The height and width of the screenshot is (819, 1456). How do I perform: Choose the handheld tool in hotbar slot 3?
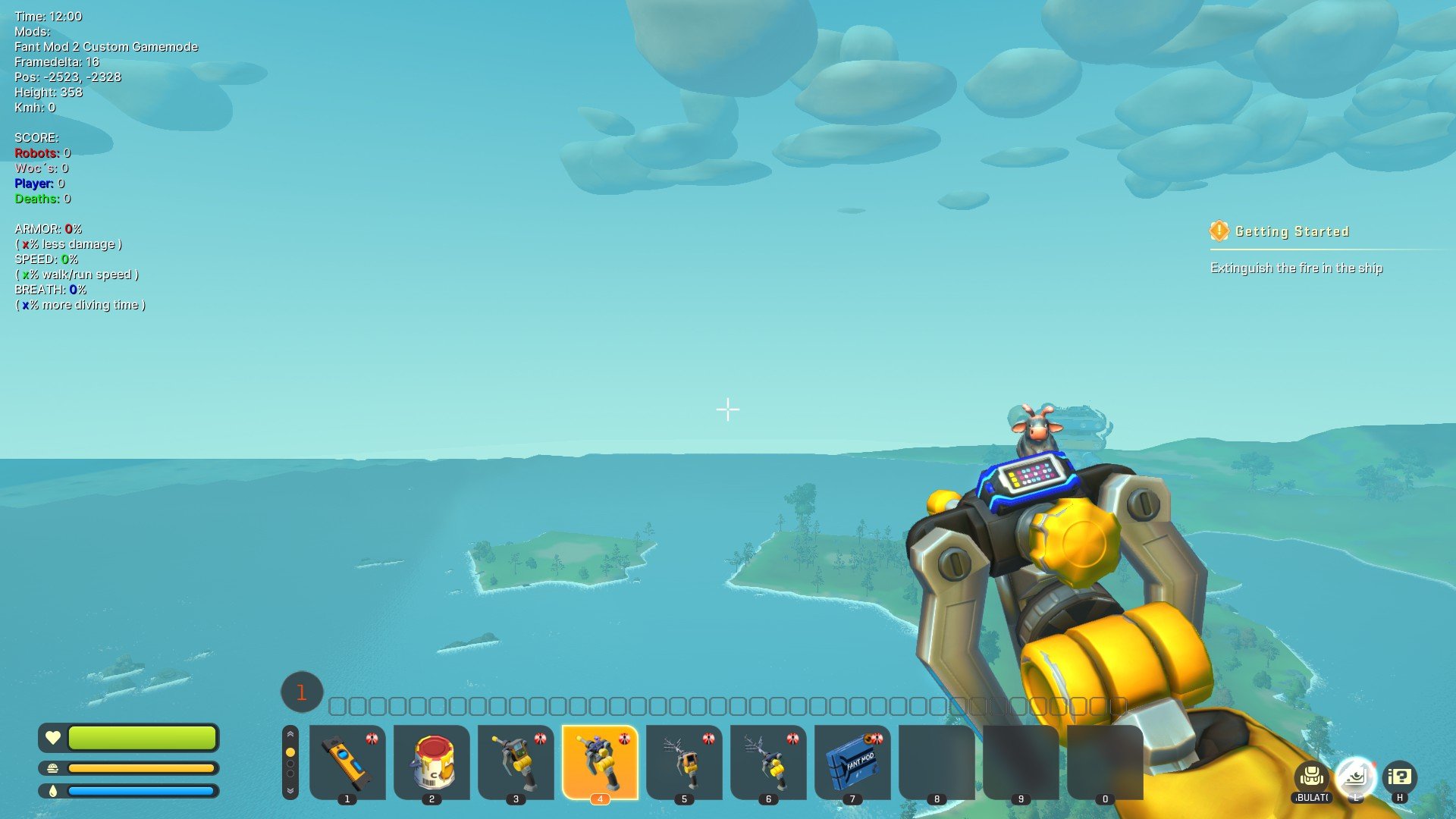point(516,761)
